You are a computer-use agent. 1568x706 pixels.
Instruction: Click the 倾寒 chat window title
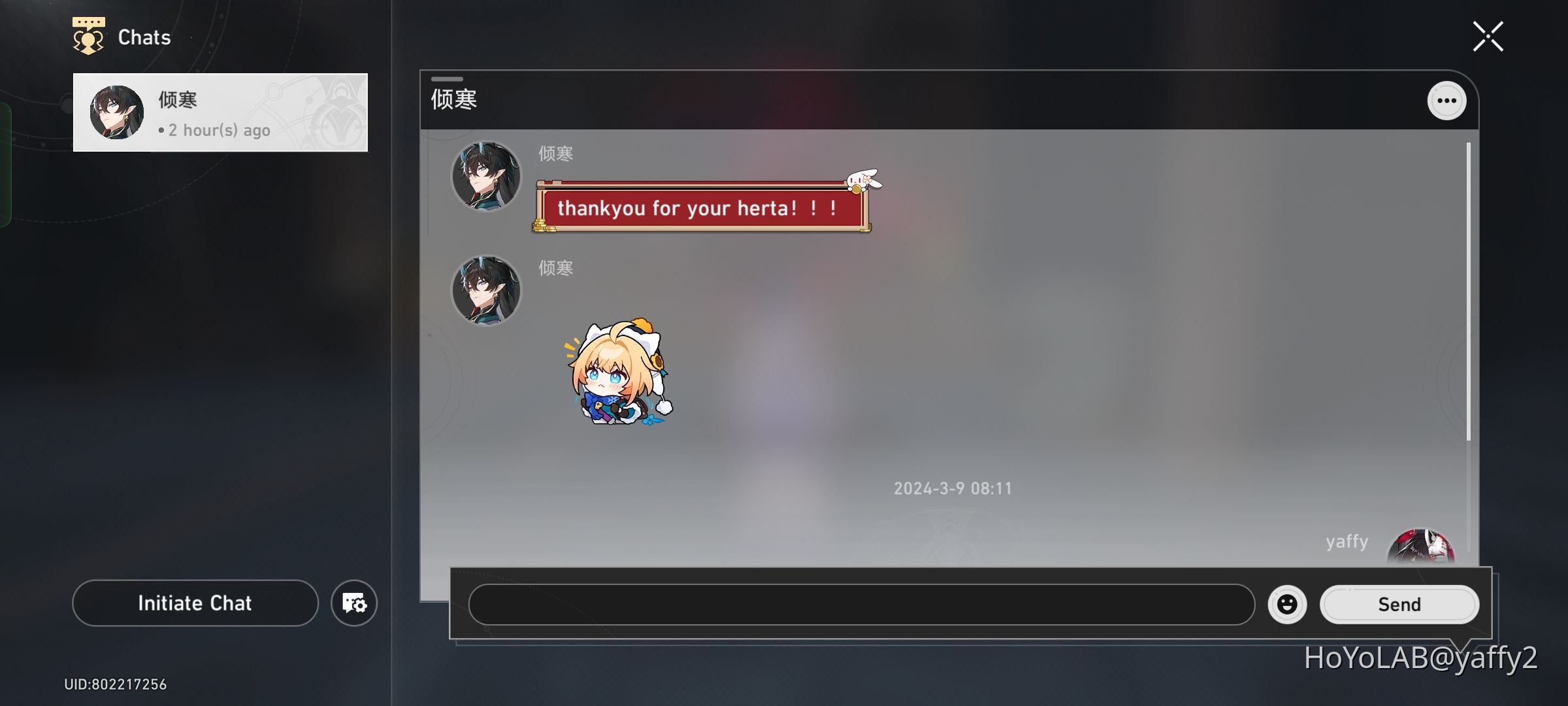453,99
